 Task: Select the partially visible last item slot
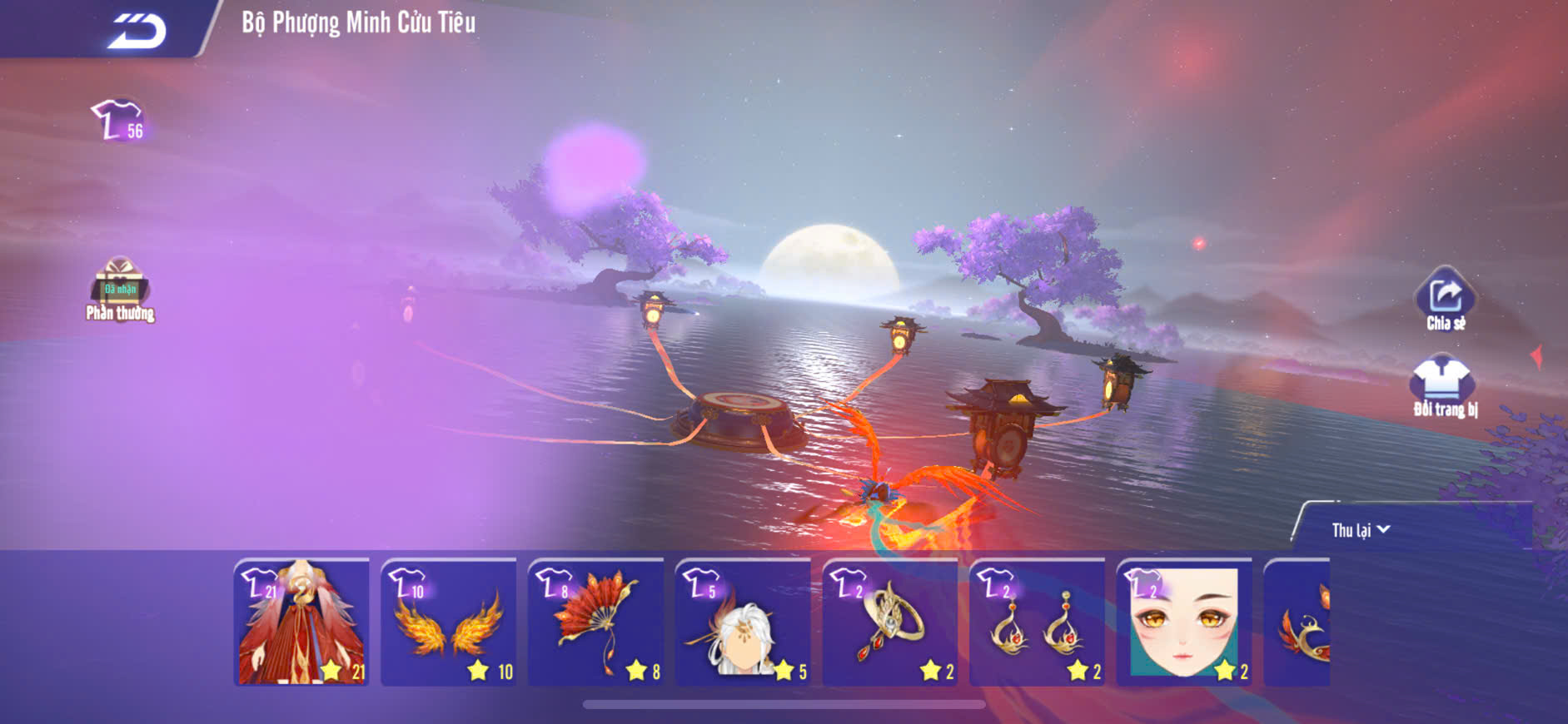click(1299, 622)
